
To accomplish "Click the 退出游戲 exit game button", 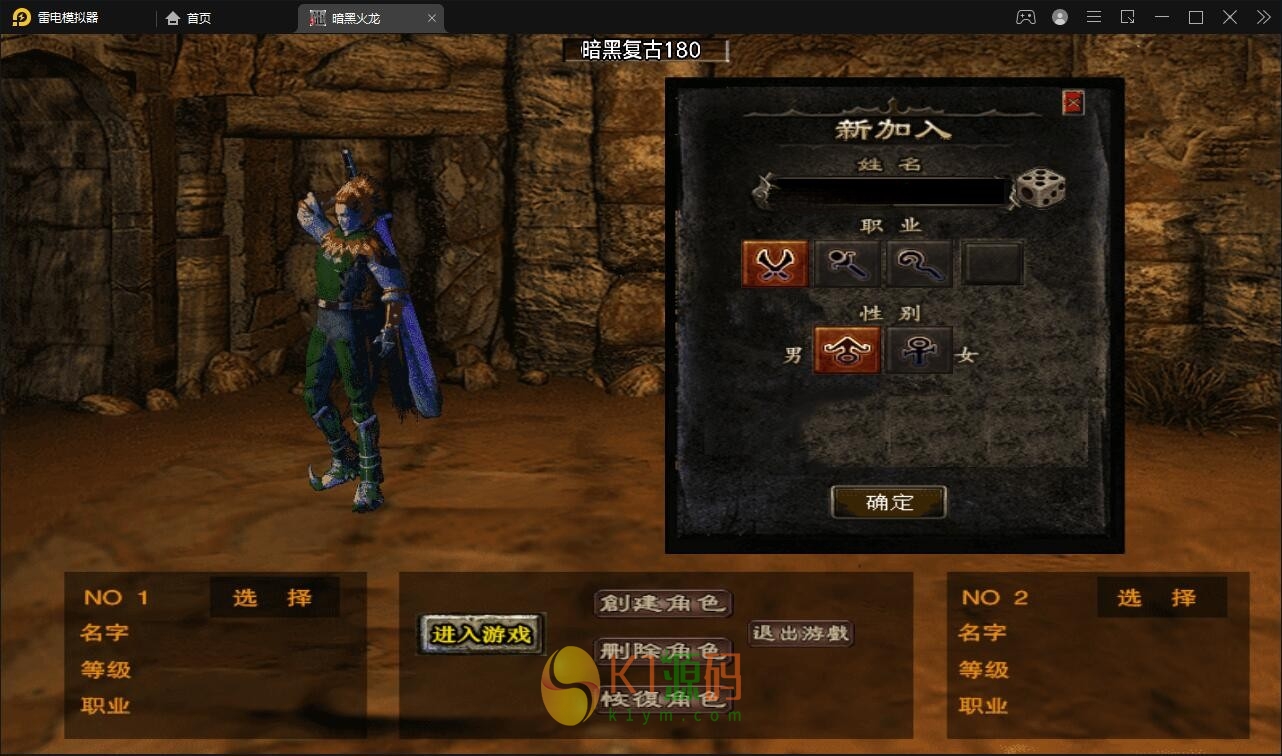I will 799,633.
